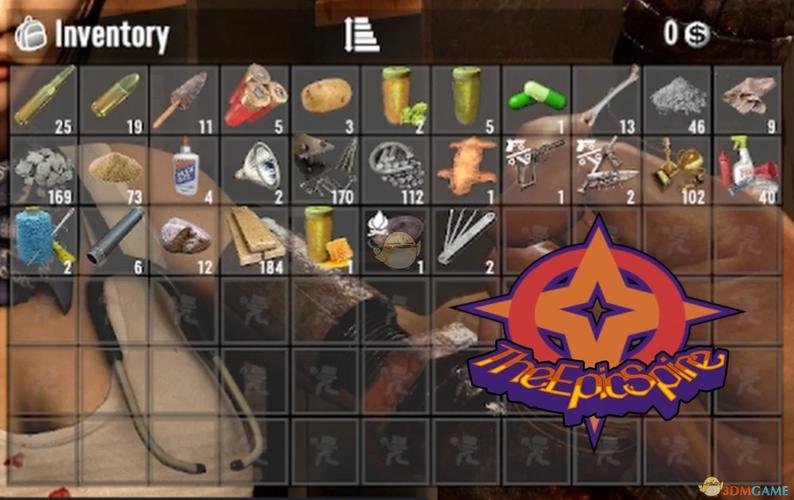Select the folded cloth scraps slot

748,96
